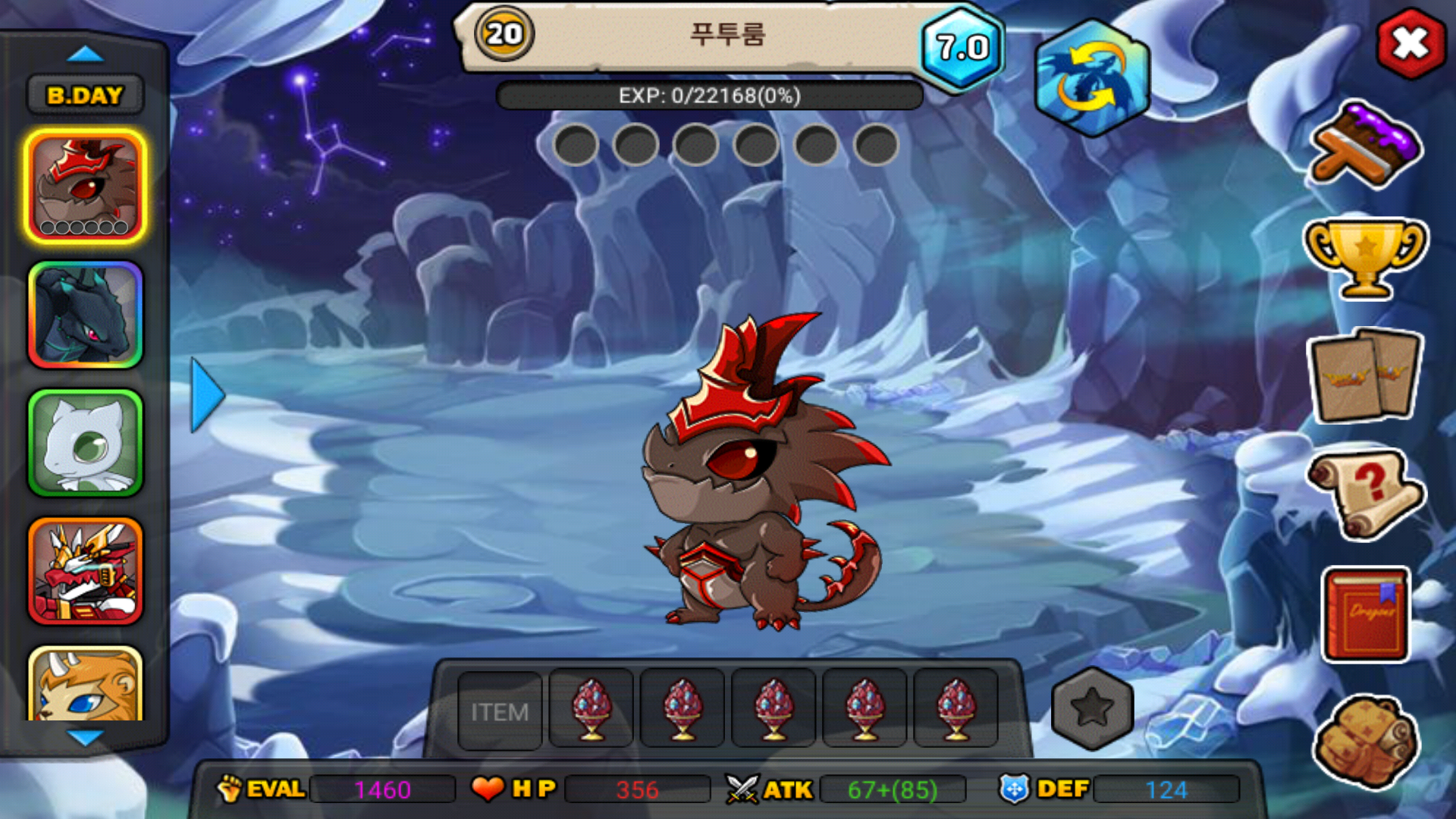Pick the red mecha dragon portrait

[85, 571]
